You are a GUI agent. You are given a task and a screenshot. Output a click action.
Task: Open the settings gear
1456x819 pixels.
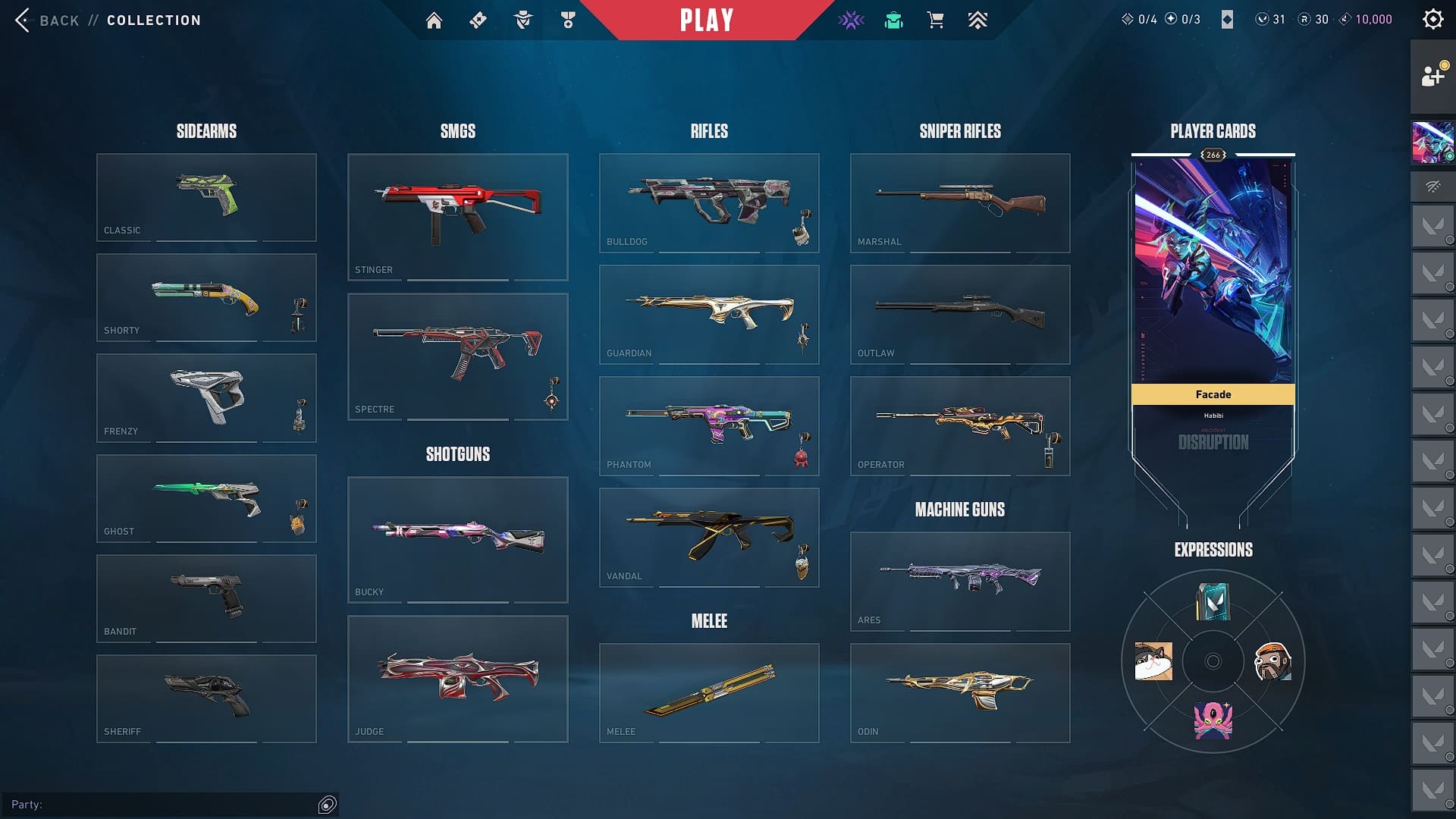(1432, 20)
